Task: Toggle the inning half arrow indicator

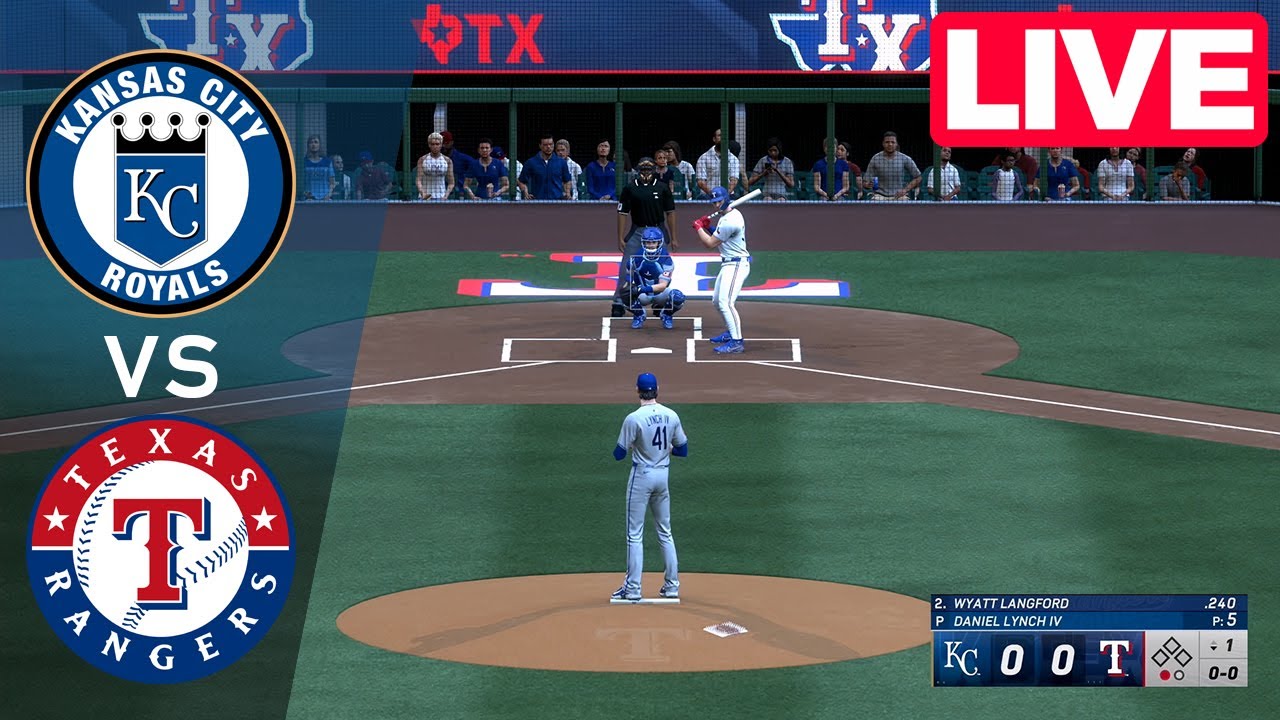Action: (1213, 645)
